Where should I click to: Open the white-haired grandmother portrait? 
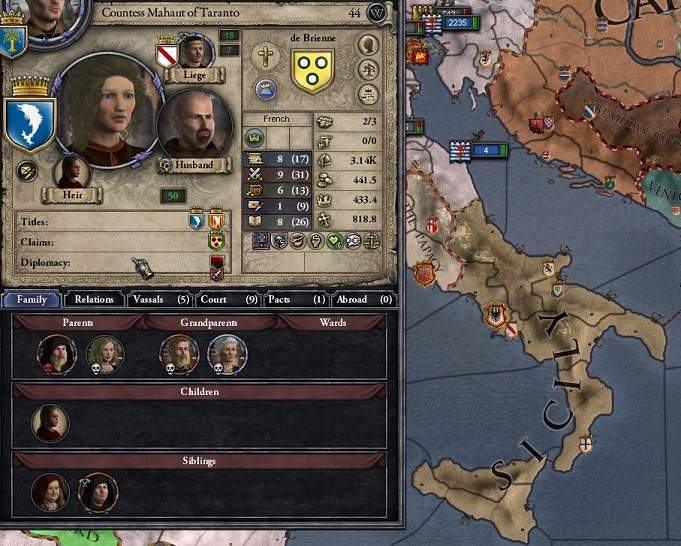(228, 354)
